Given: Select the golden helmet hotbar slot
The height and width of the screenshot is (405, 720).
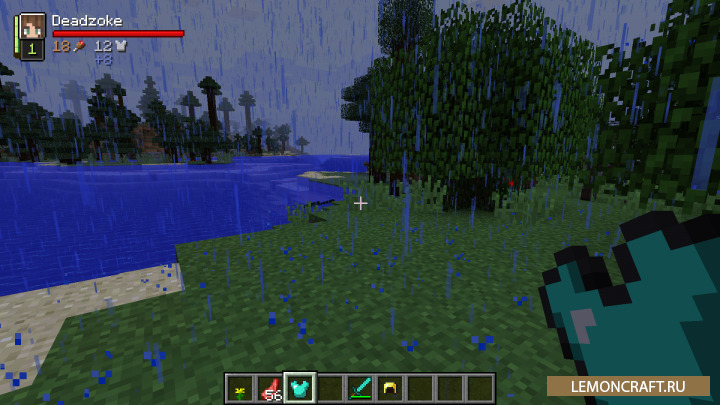Looking at the screenshot, I should [x=390, y=388].
